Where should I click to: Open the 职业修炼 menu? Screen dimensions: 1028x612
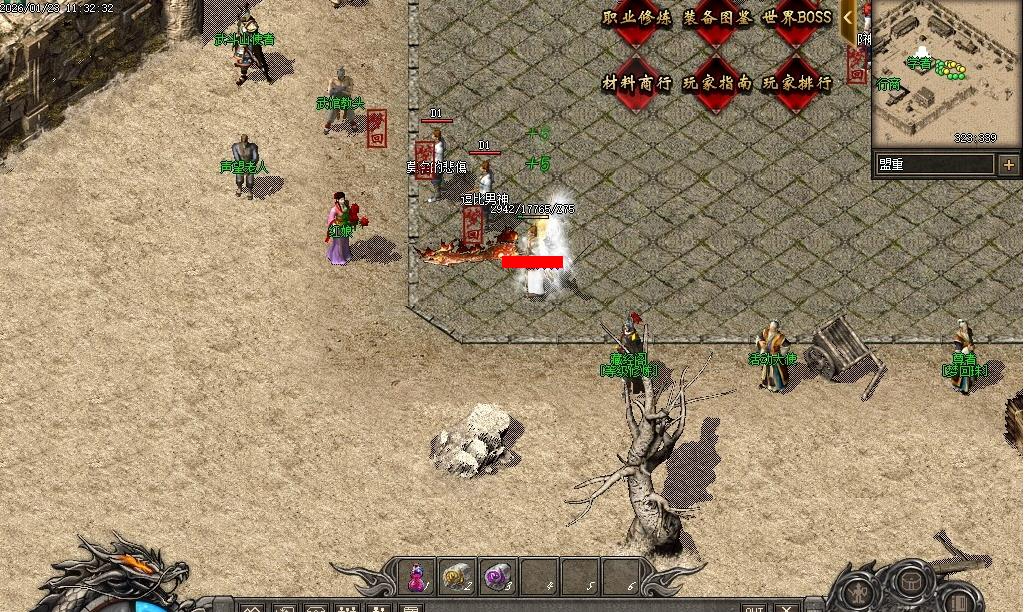pos(637,18)
